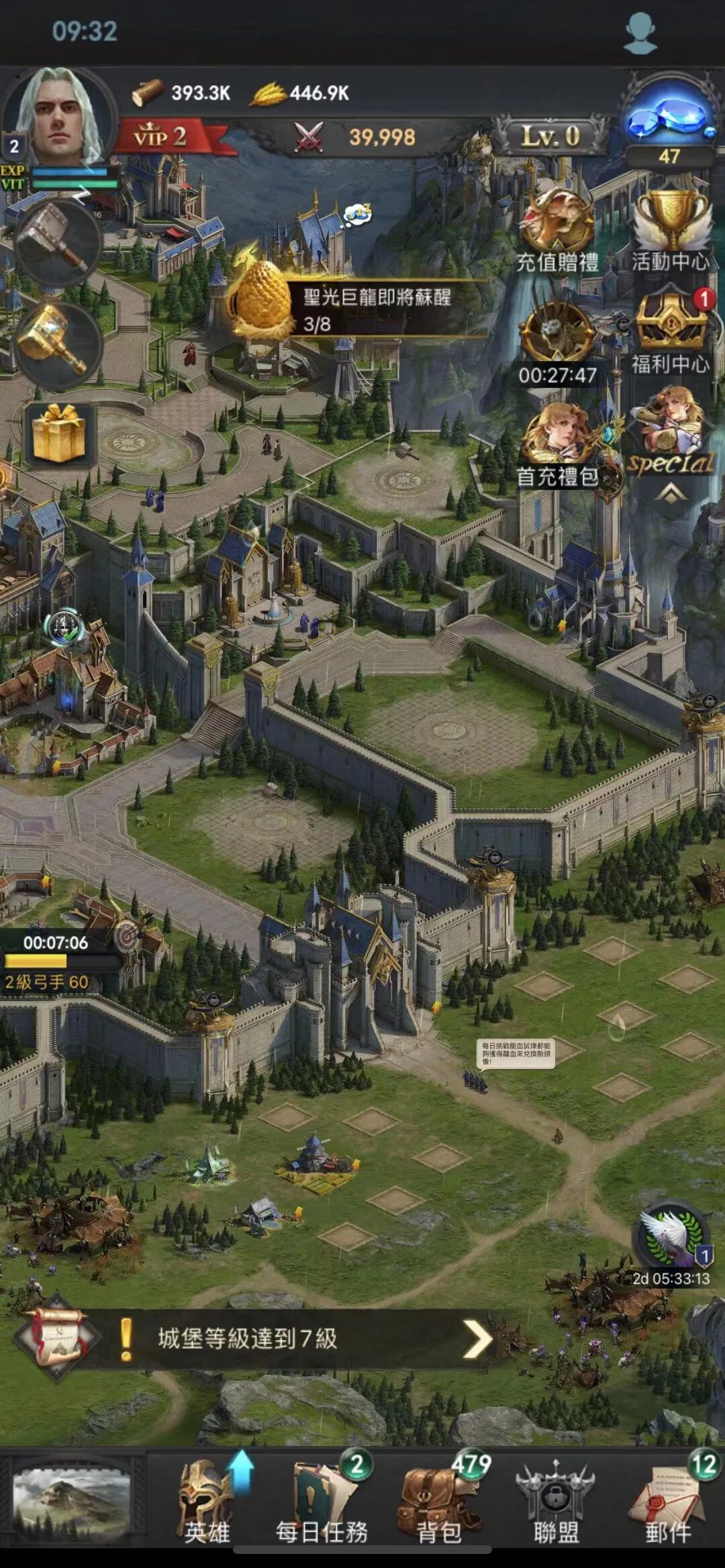Tap the VIP 2 badge
Viewport: 725px width, 1568px height.
[161, 137]
